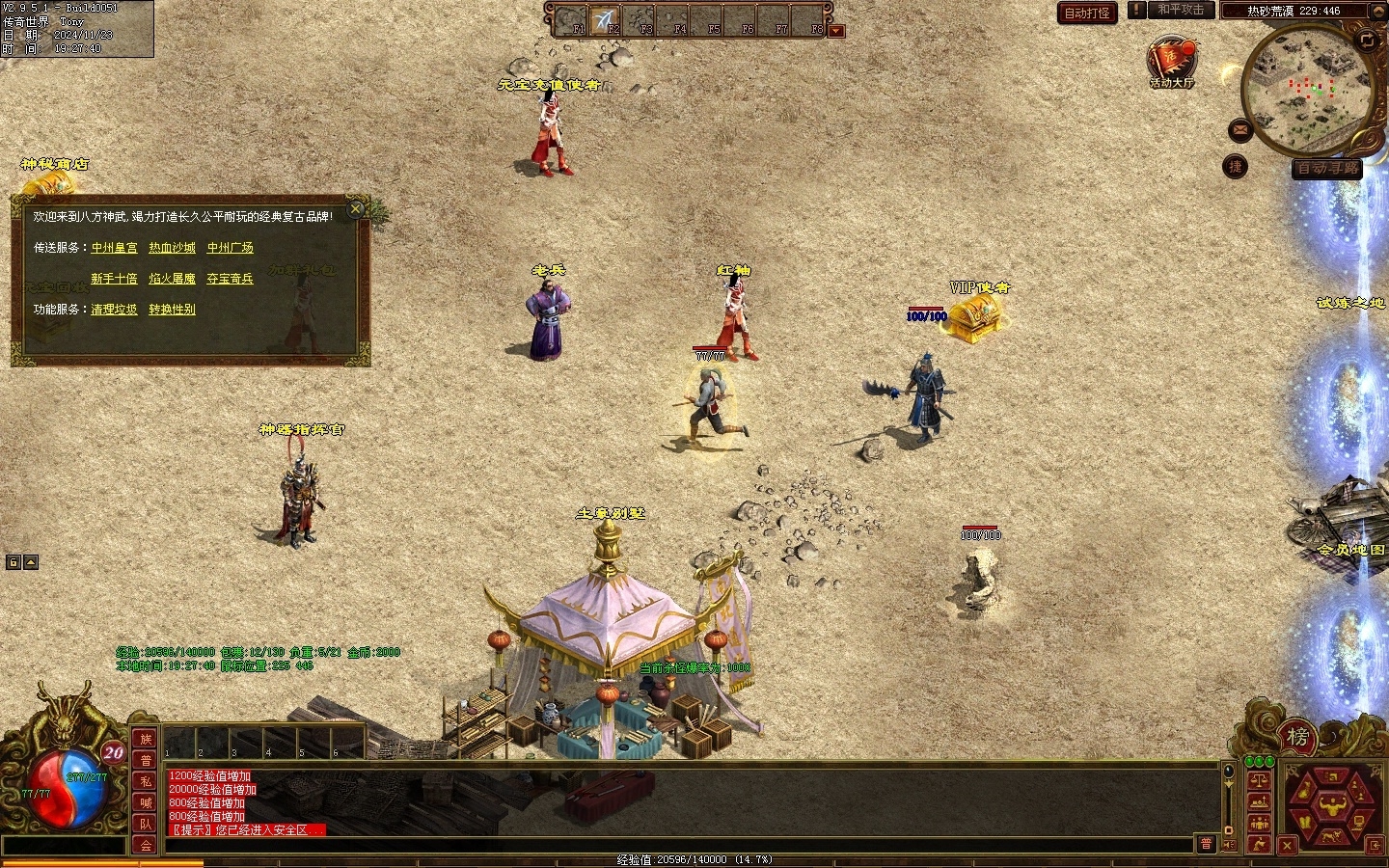1389x868 pixels.
Task: Open the 活动大厅 event hall icon
Action: (1171, 61)
